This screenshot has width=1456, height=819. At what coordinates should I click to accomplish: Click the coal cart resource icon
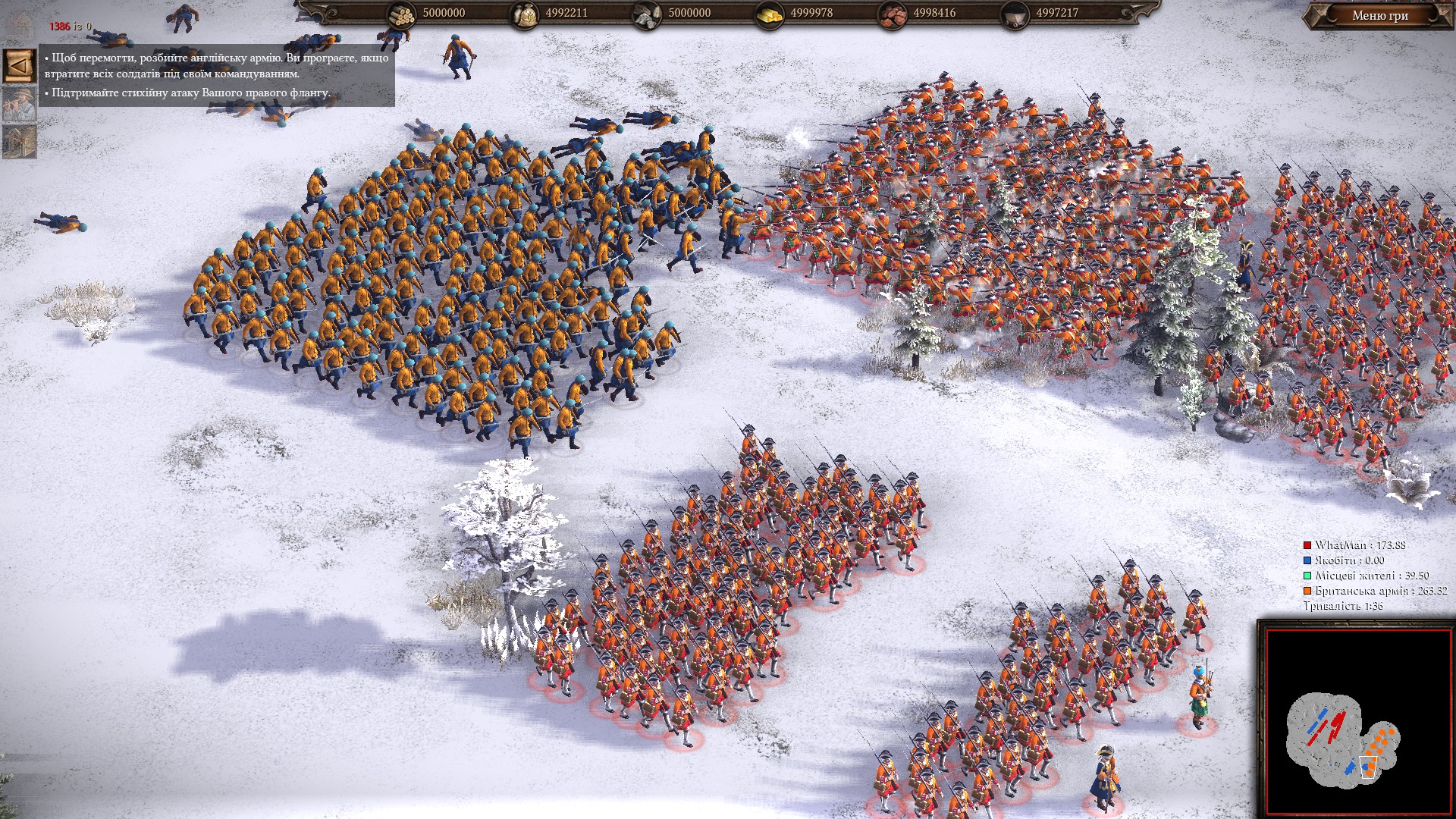pos(1015,14)
